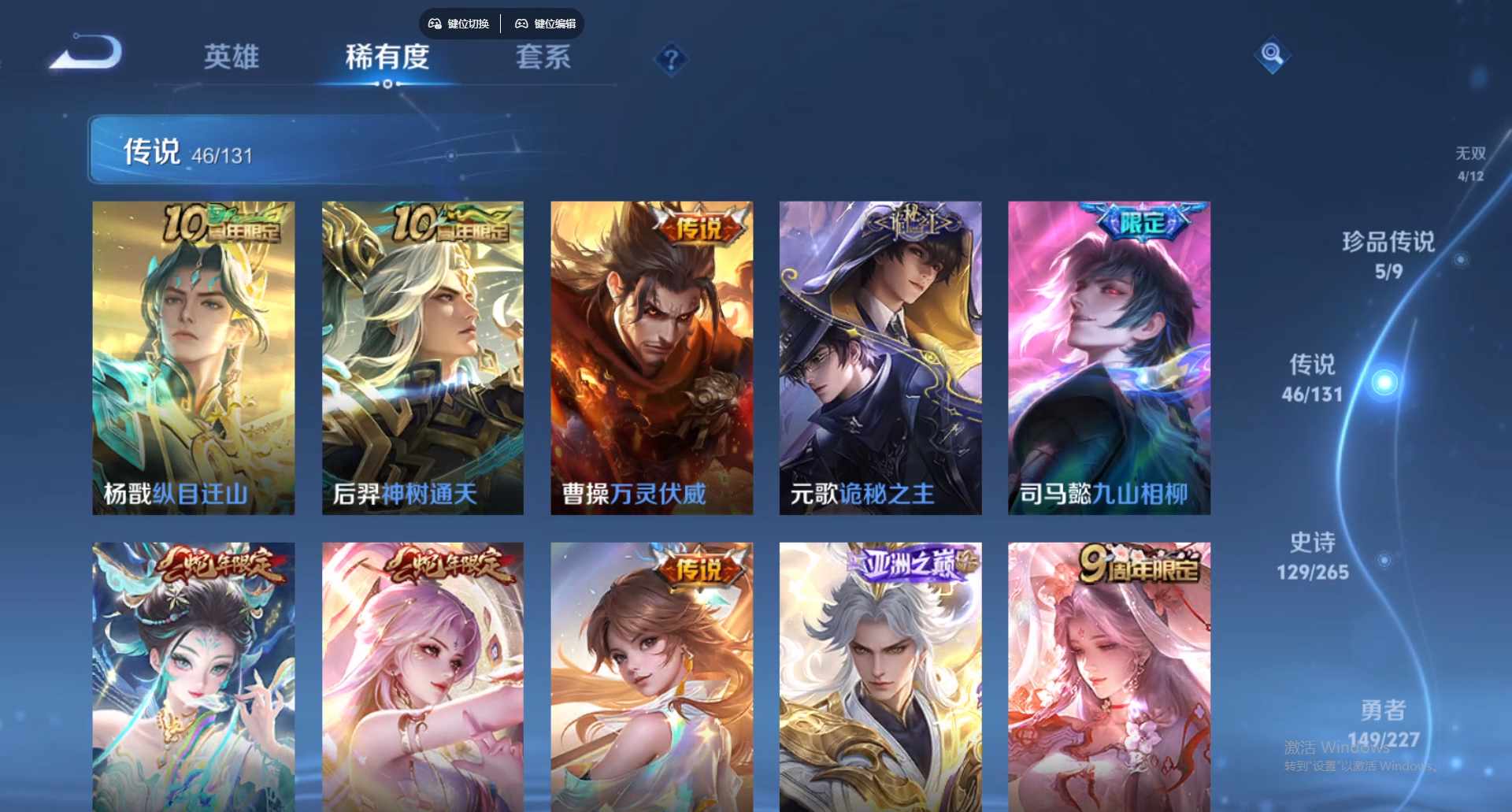Switch to the 英雄 tab
This screenshot has width=1512, height=812.
(232, 58)
